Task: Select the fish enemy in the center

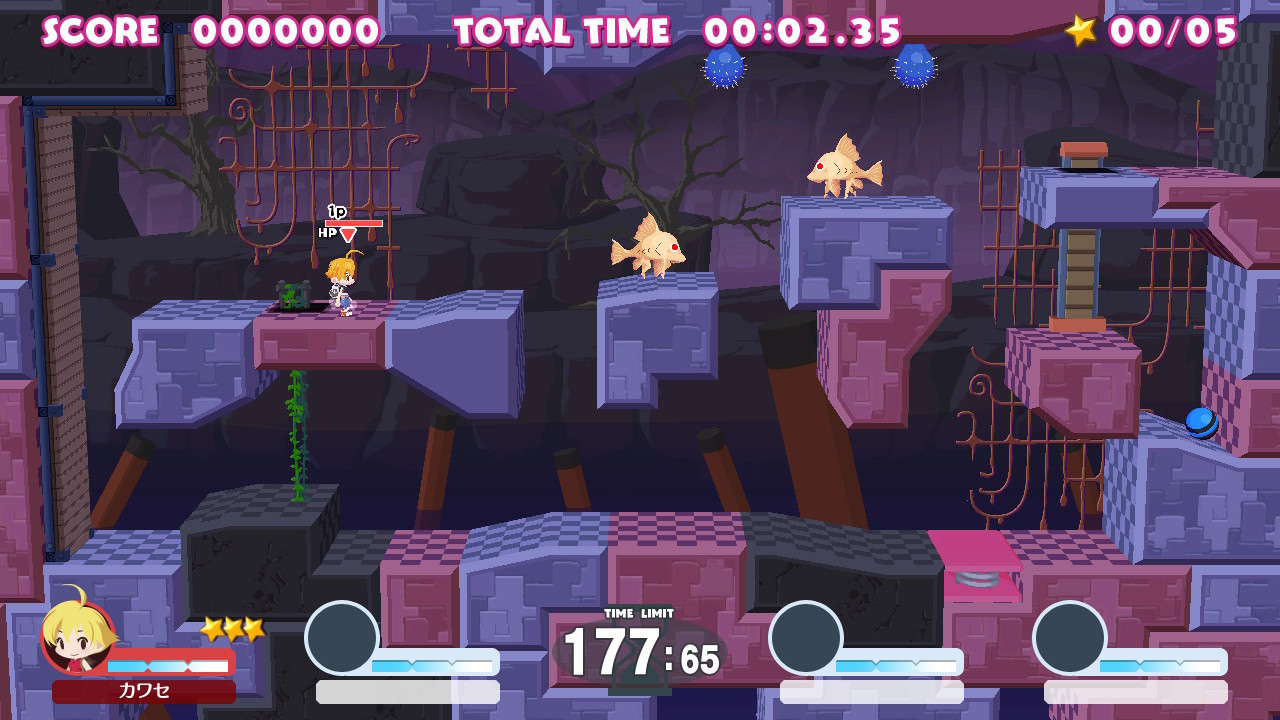Action: click(650, 249)
